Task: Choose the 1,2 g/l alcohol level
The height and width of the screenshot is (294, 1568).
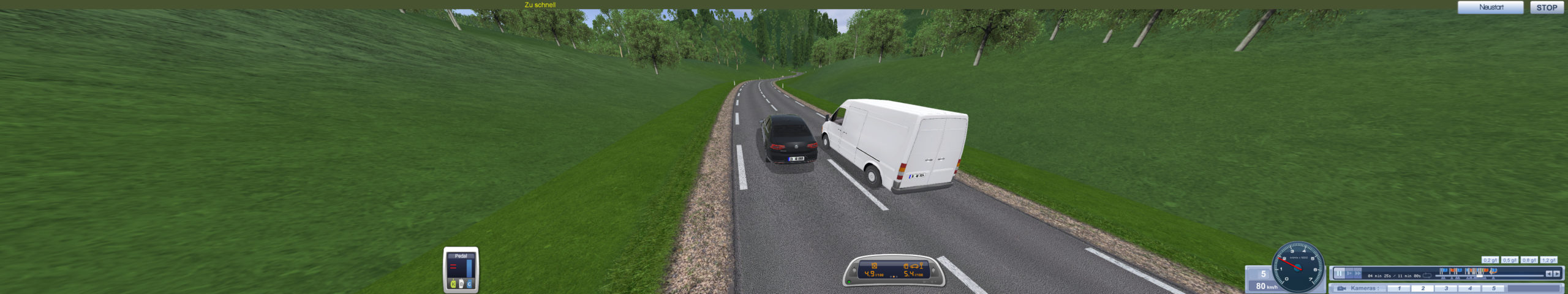Action: 1548,260
